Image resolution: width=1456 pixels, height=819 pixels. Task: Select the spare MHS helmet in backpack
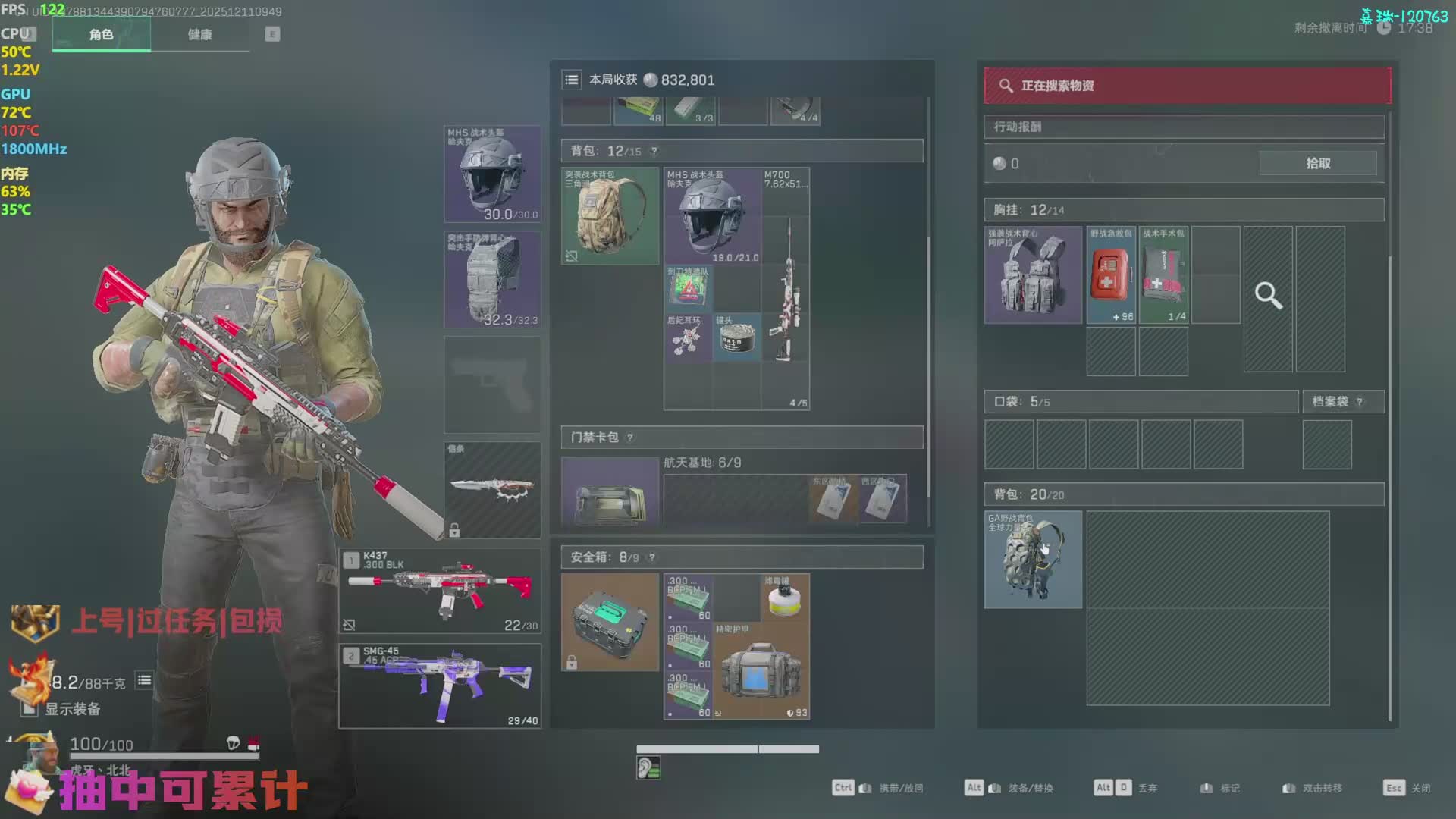point(712,216)
